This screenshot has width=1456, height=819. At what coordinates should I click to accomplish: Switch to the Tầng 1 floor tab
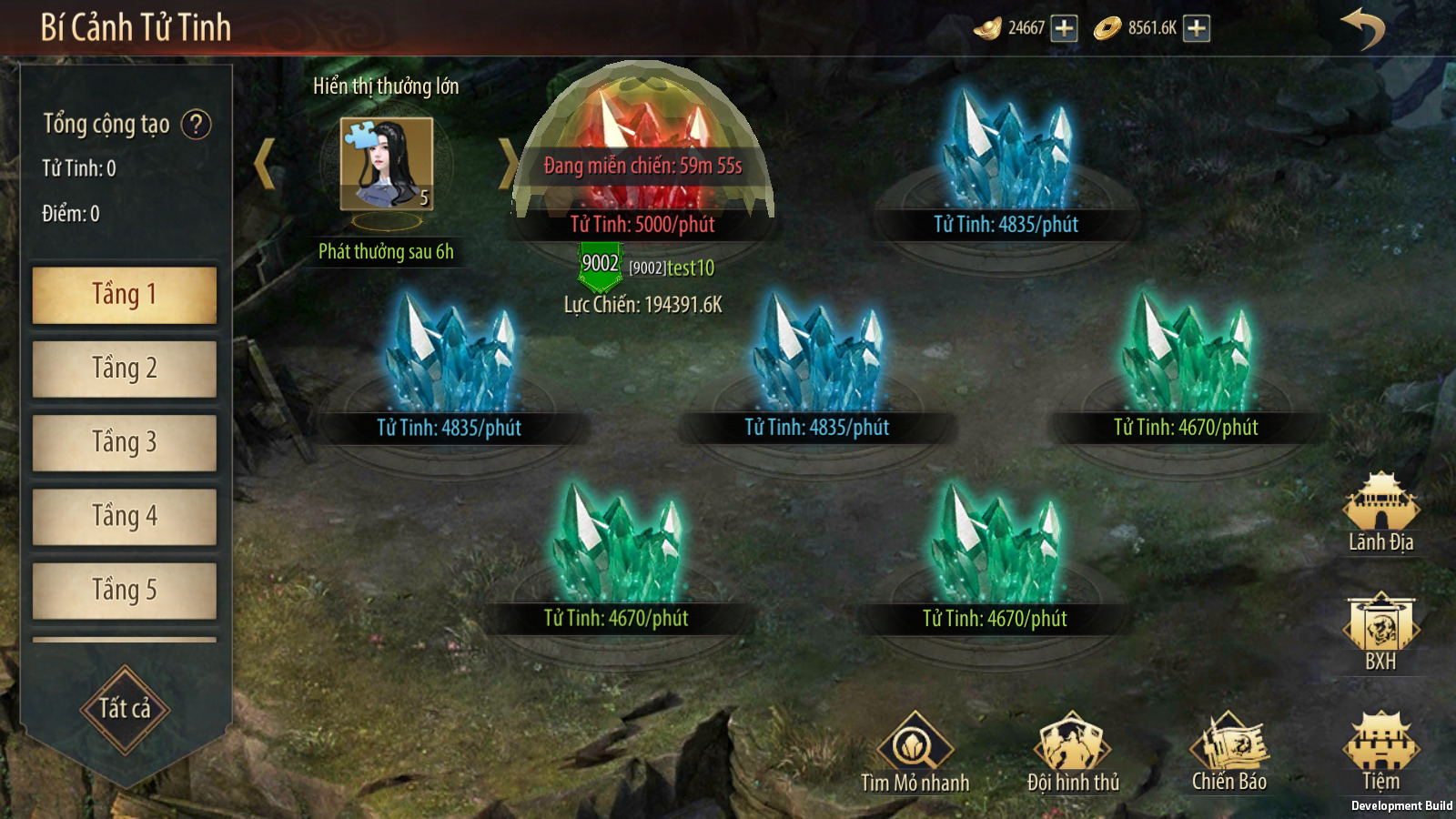(x=125, y=295)
